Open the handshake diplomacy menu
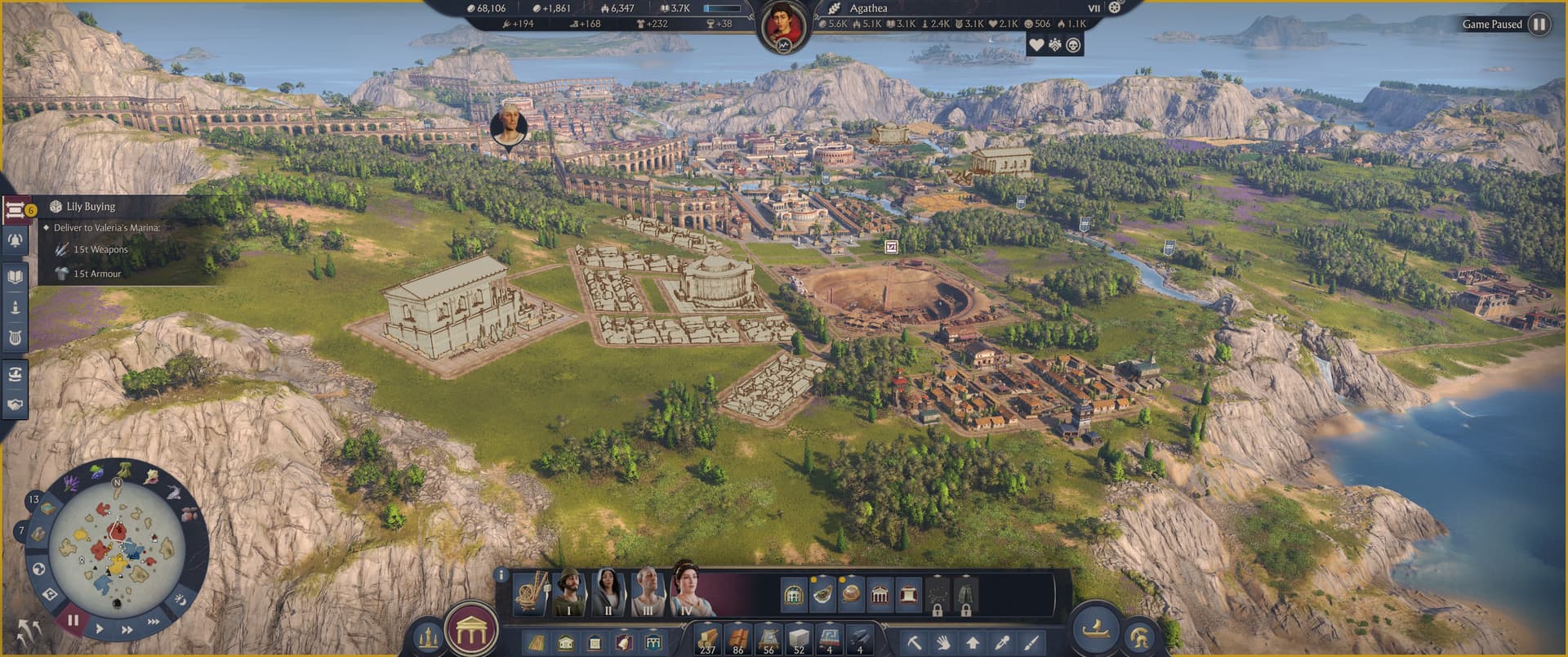Screen dimensions: 1568x657 [x=15, y=404]
